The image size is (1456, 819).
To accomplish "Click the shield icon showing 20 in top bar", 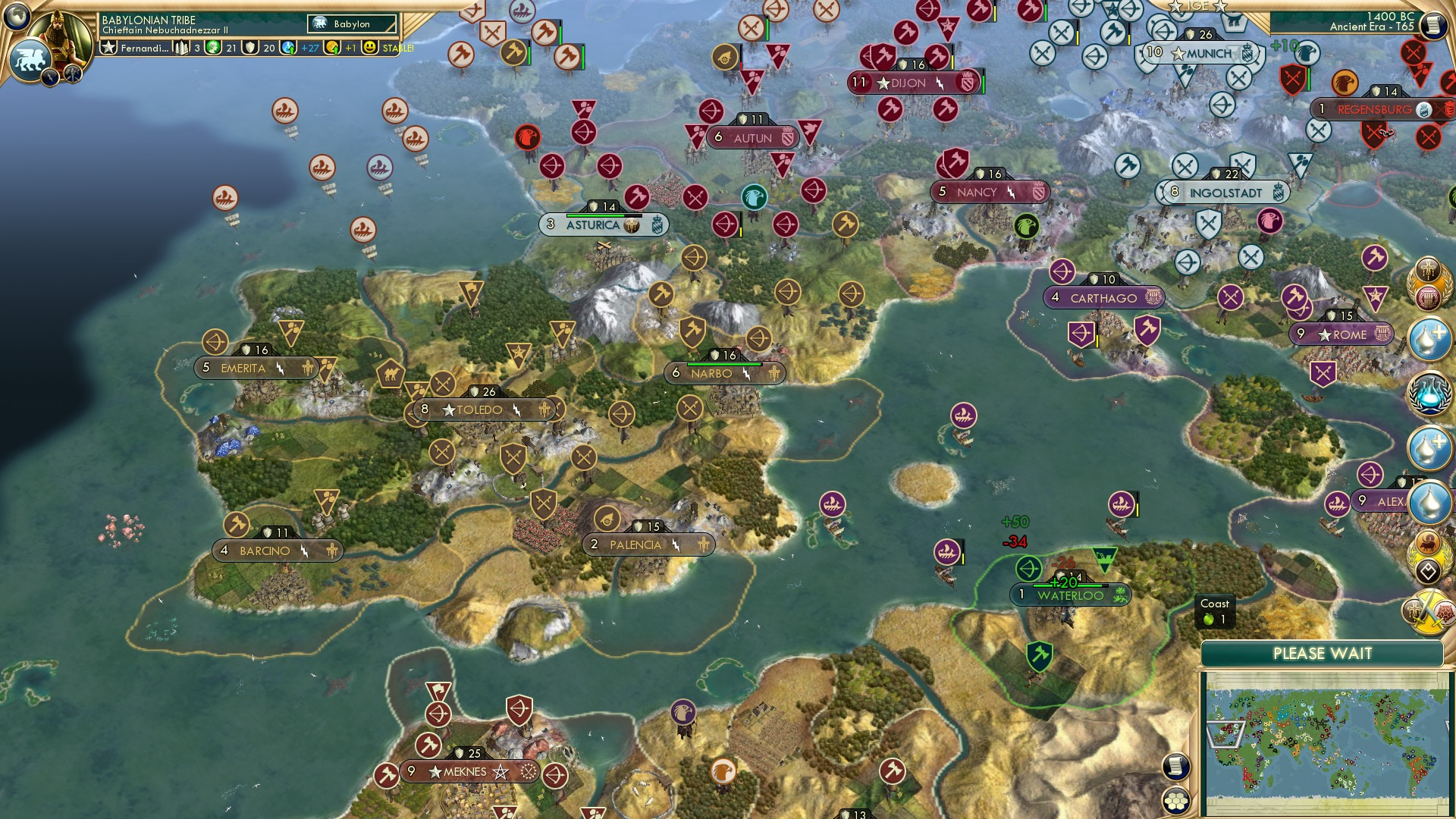I will pyautogui.click(x=249, y=49).
